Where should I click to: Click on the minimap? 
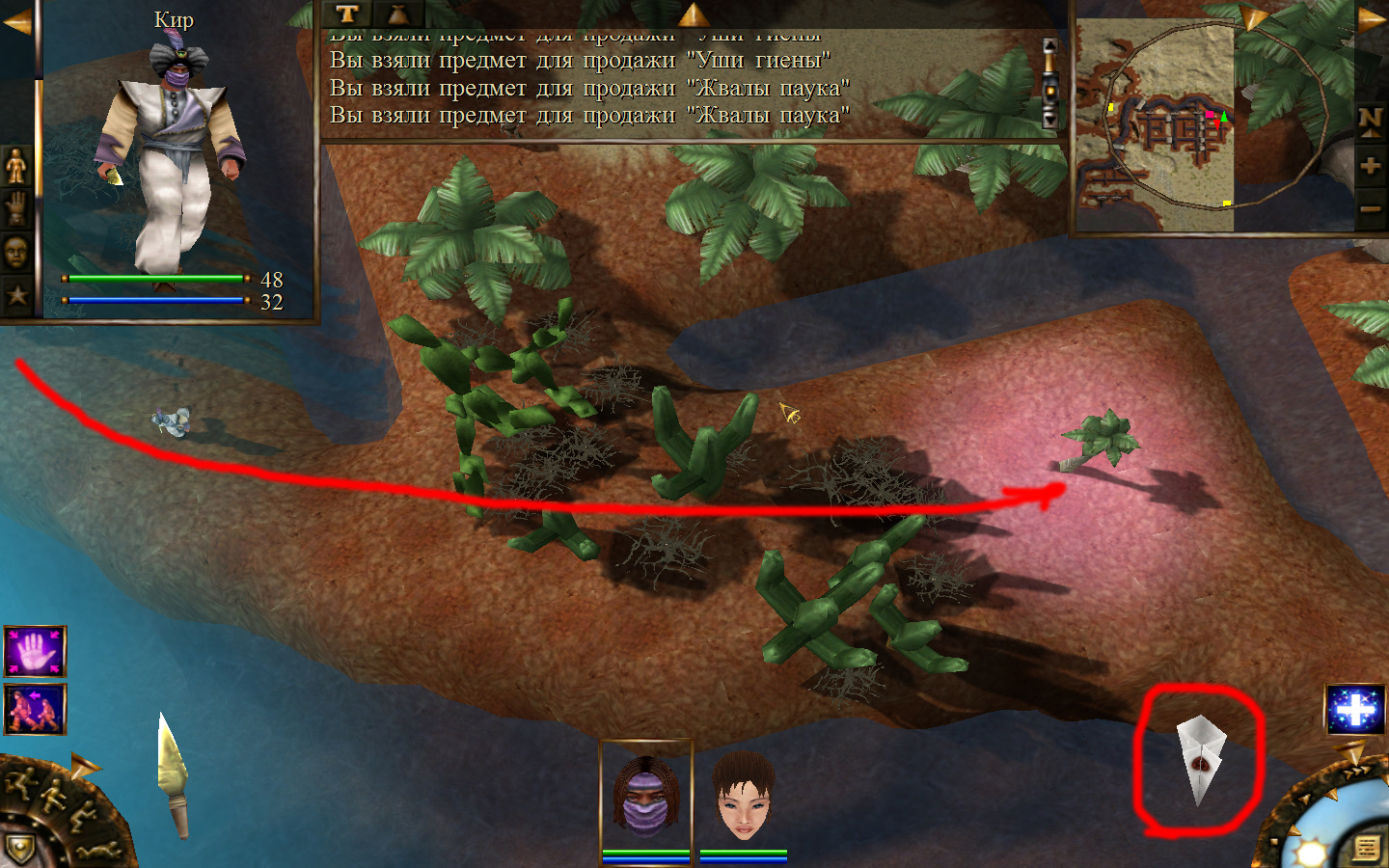tap(1156, 126)
